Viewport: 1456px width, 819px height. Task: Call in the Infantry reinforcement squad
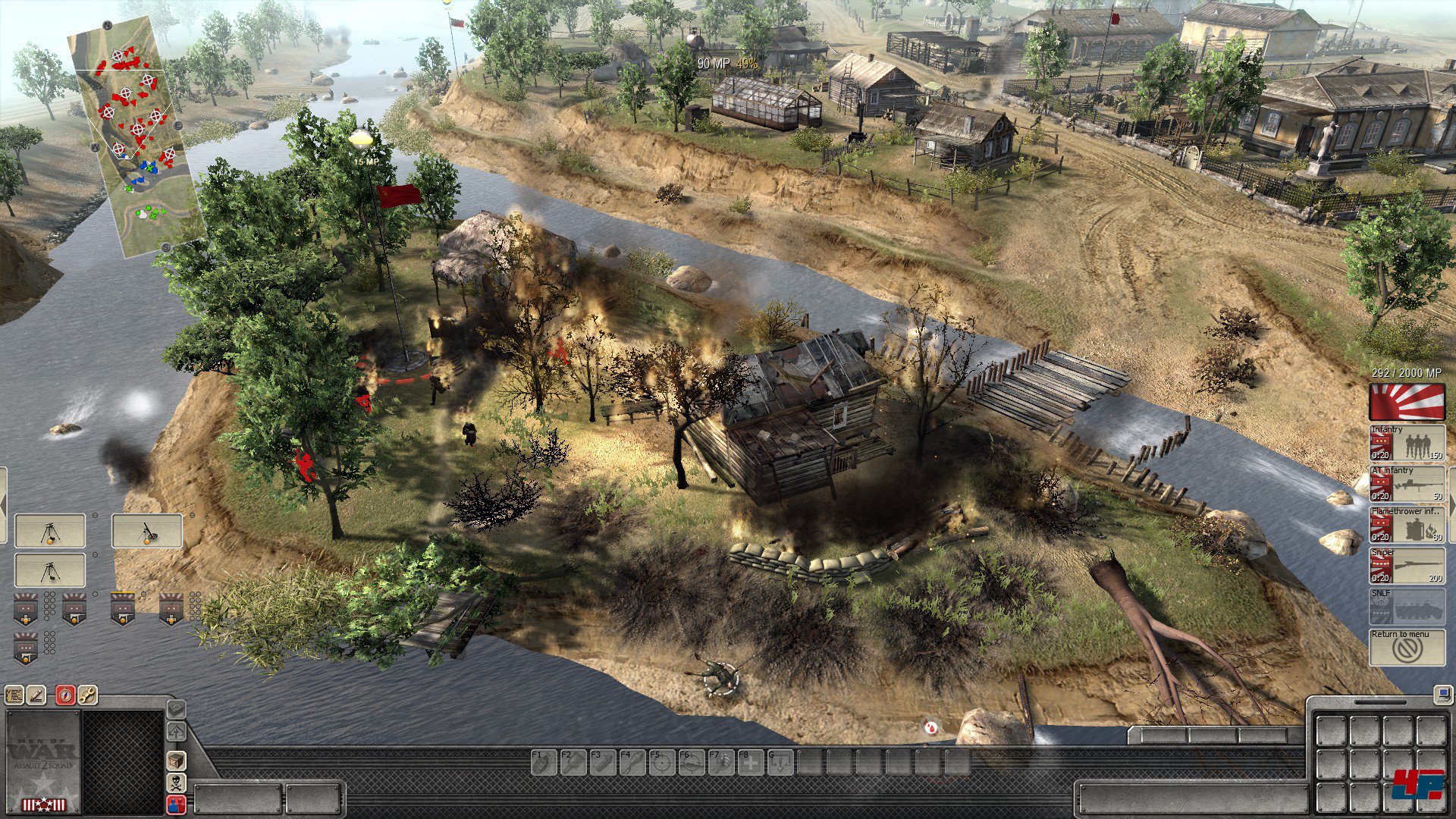point(1407,443)
